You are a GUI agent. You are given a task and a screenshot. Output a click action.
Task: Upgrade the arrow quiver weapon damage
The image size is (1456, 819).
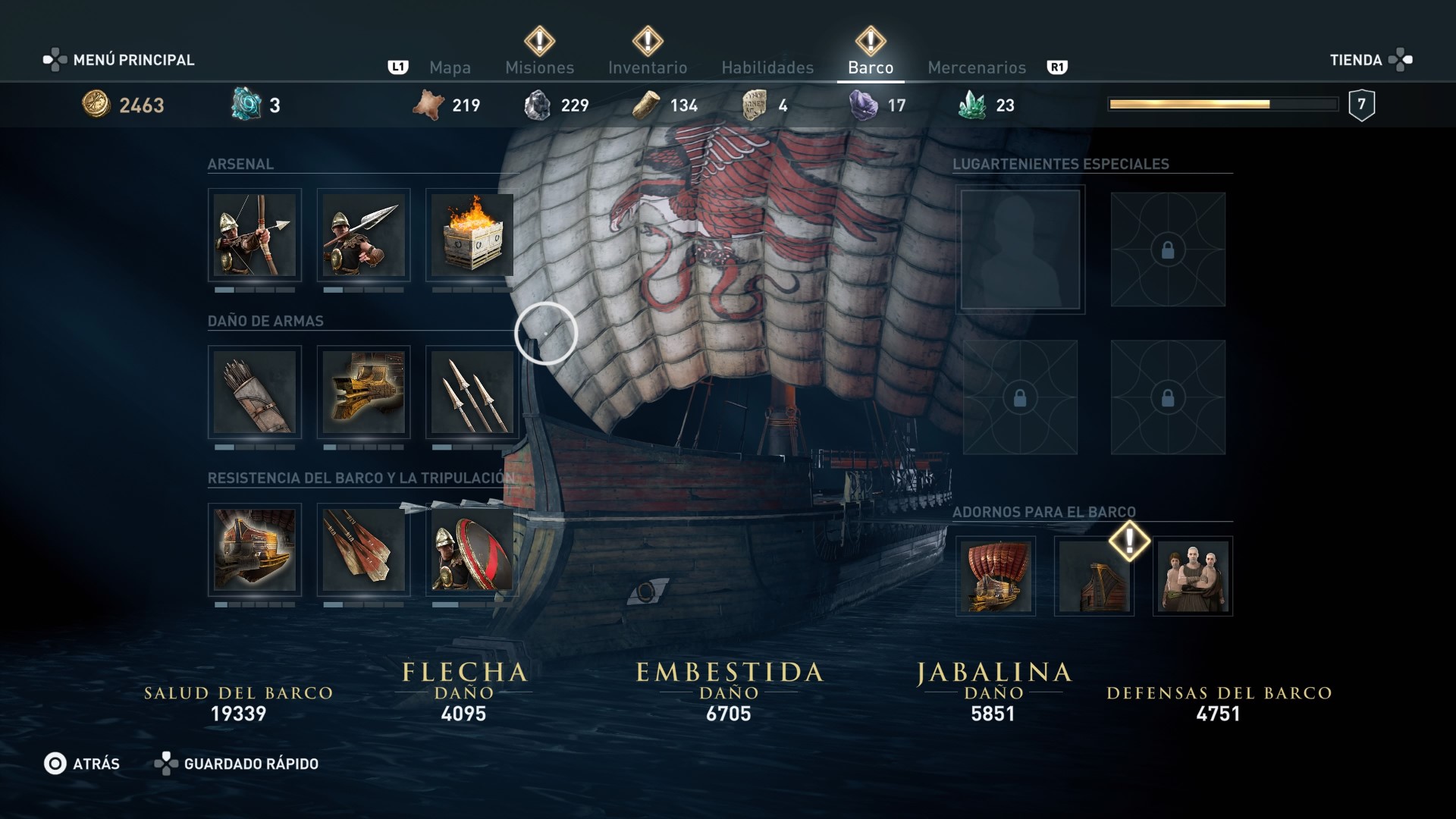[255, 392]
